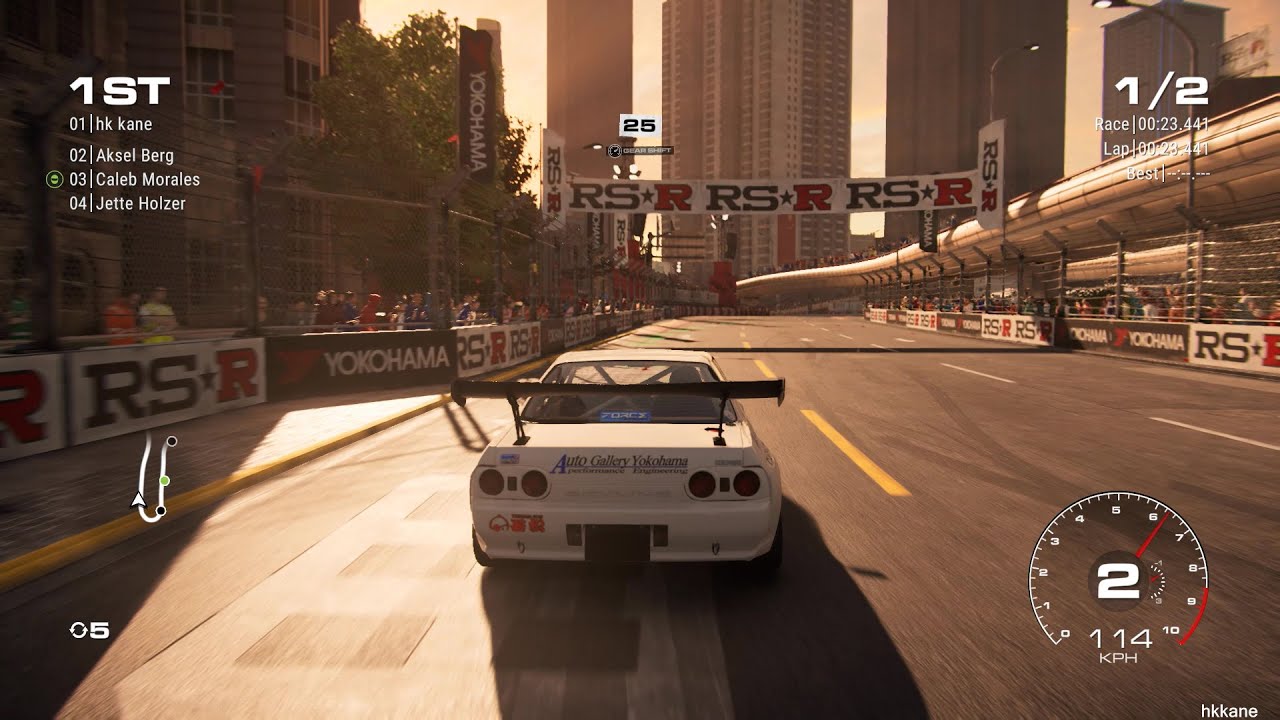Select the player arrow on the minimap
Viewport: 1280px width, 720px height.
pyautogui.click(x=138, y=499)
